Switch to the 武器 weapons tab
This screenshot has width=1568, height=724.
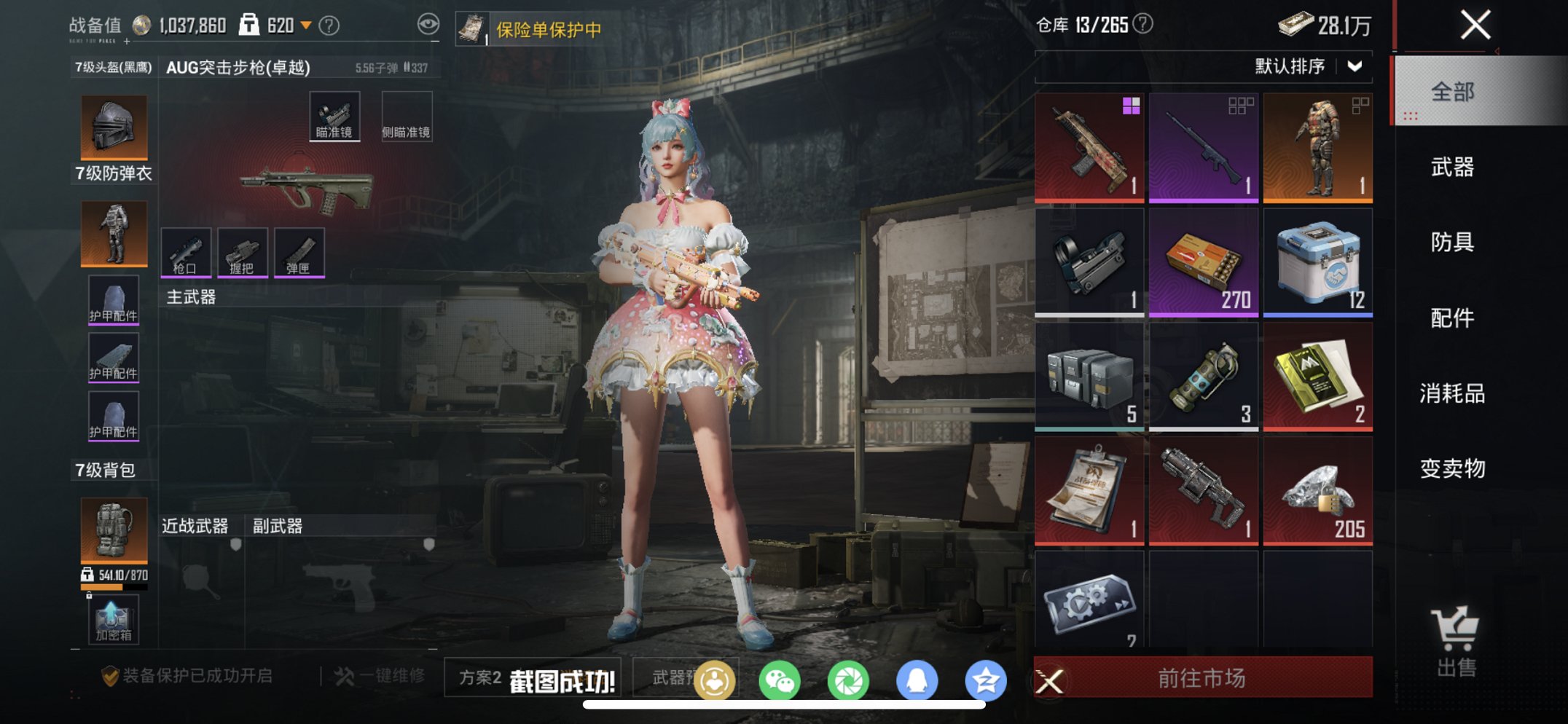(1451, 168)
